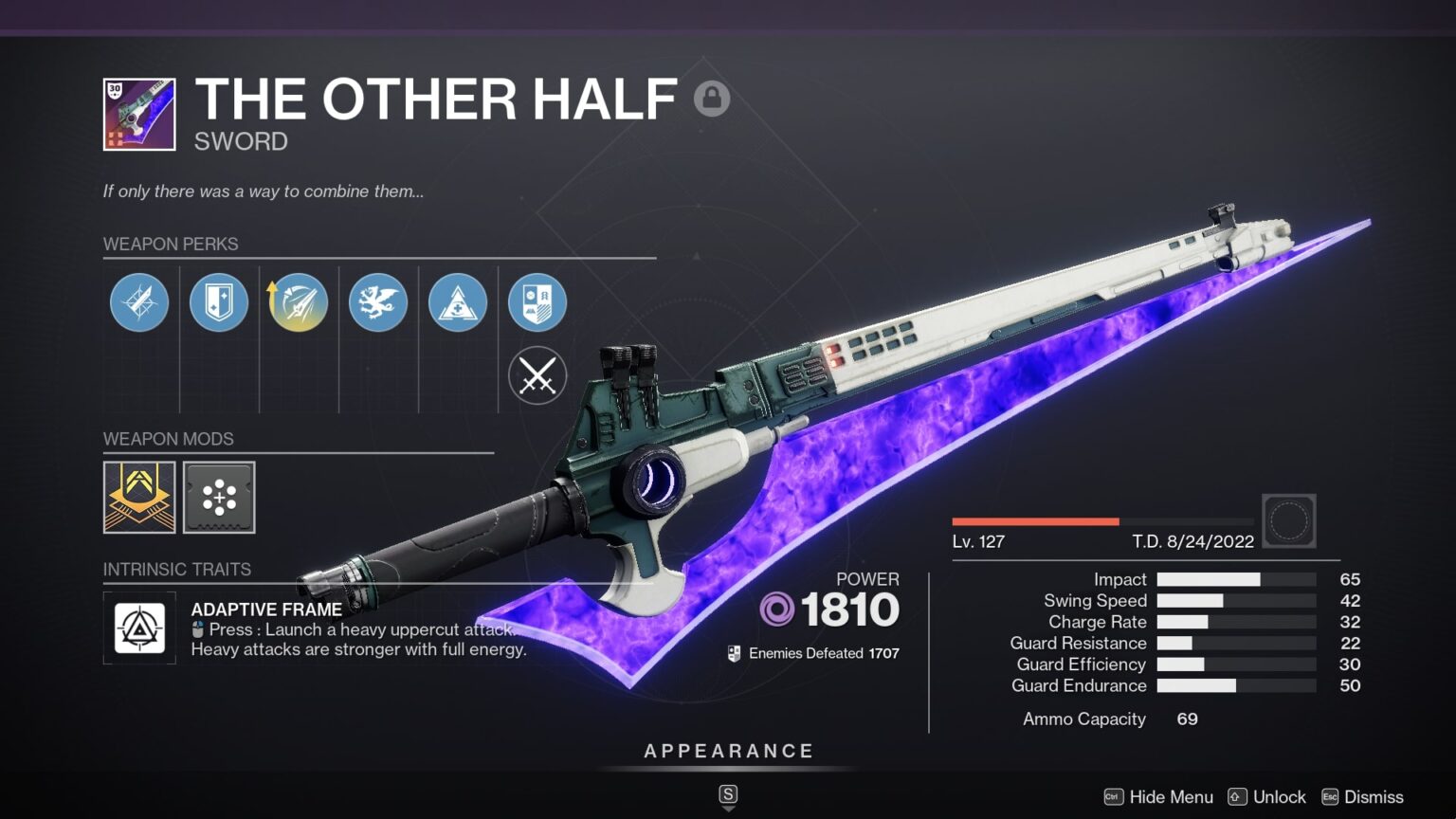Toggle the lock icon beside the weapon name
Screen dimensions: 1456x819
[712, 99]
